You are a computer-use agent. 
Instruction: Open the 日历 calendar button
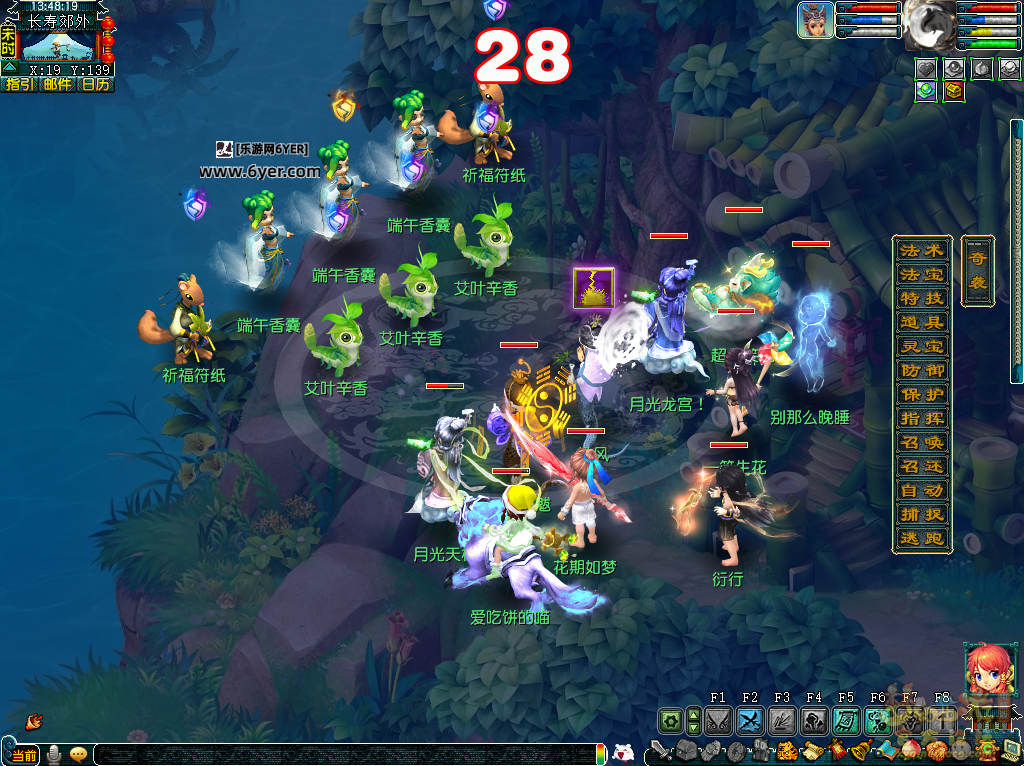(95, 85)
